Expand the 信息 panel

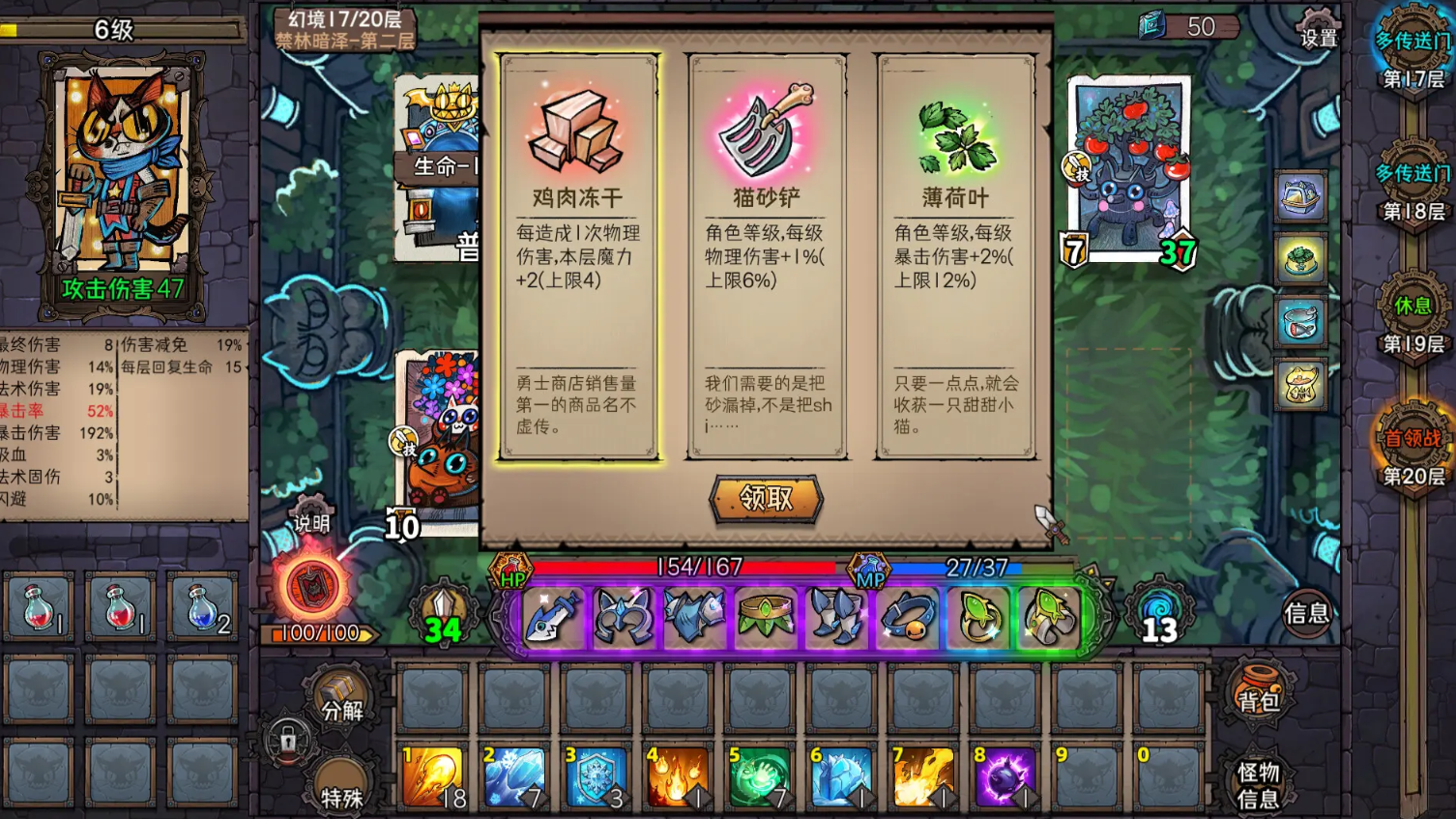point(1307,613)
